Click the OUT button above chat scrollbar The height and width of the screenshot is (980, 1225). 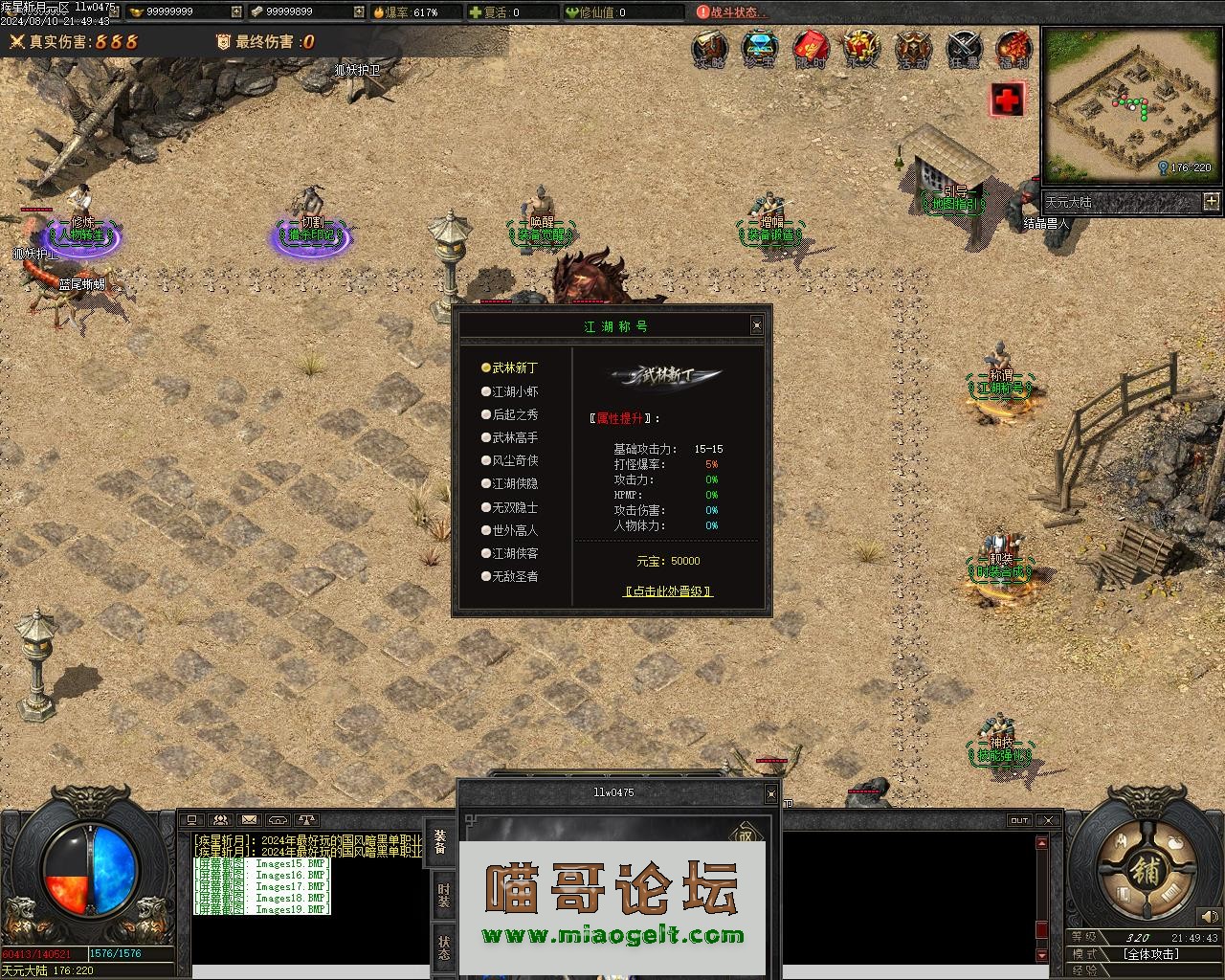(1019, 820)
